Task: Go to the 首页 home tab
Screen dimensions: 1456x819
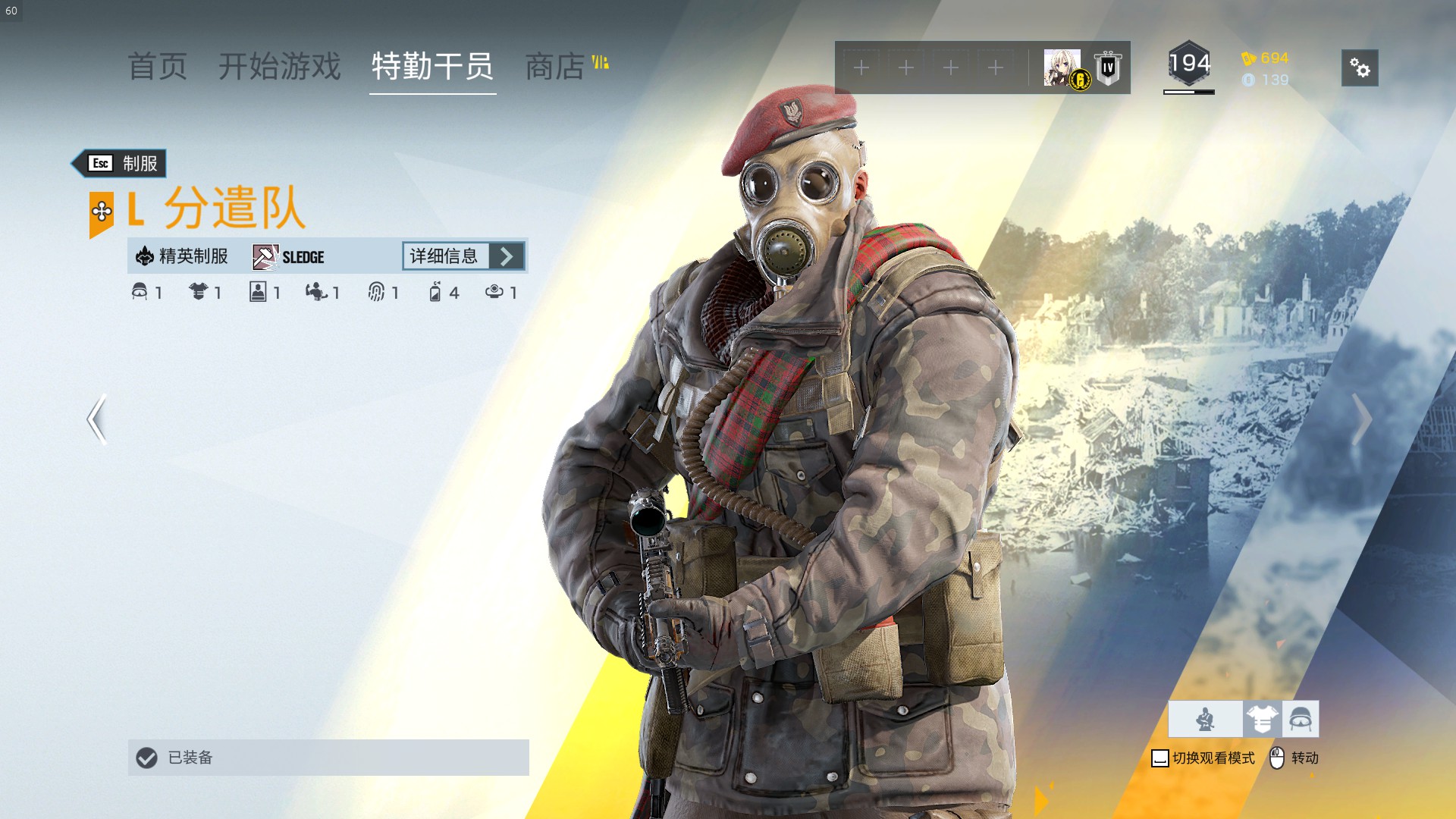Action: tap(157, 67)
